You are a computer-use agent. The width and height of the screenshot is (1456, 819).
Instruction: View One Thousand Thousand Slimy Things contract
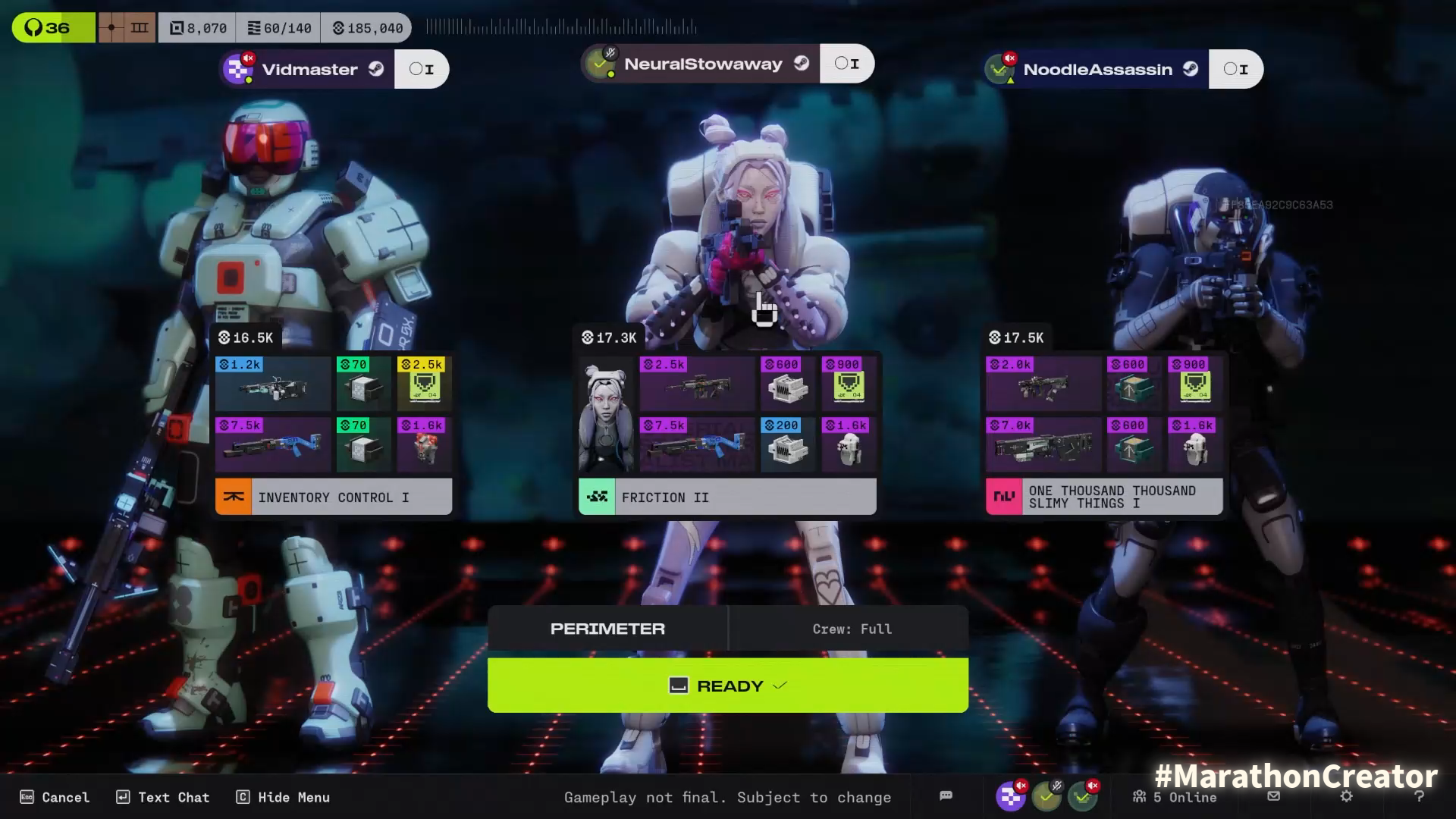click(x=1104, y=497)
